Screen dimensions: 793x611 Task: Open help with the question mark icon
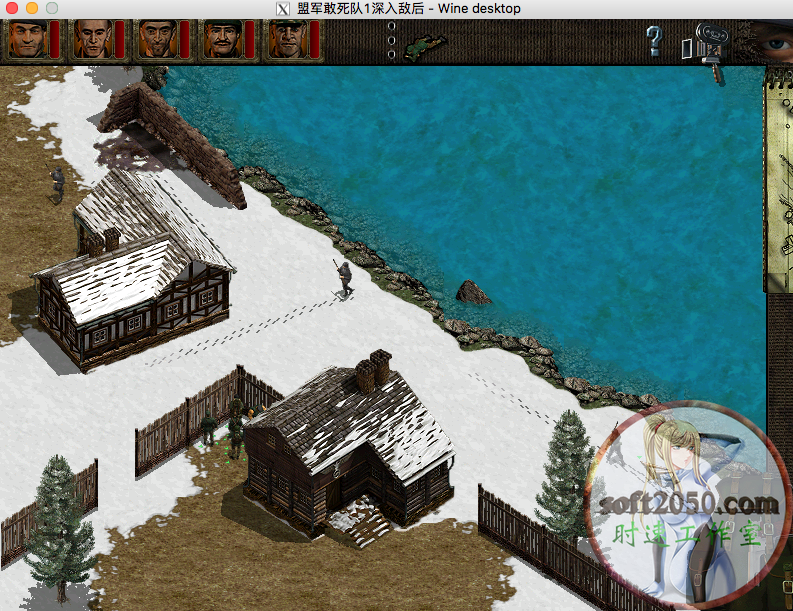point(654,41)
